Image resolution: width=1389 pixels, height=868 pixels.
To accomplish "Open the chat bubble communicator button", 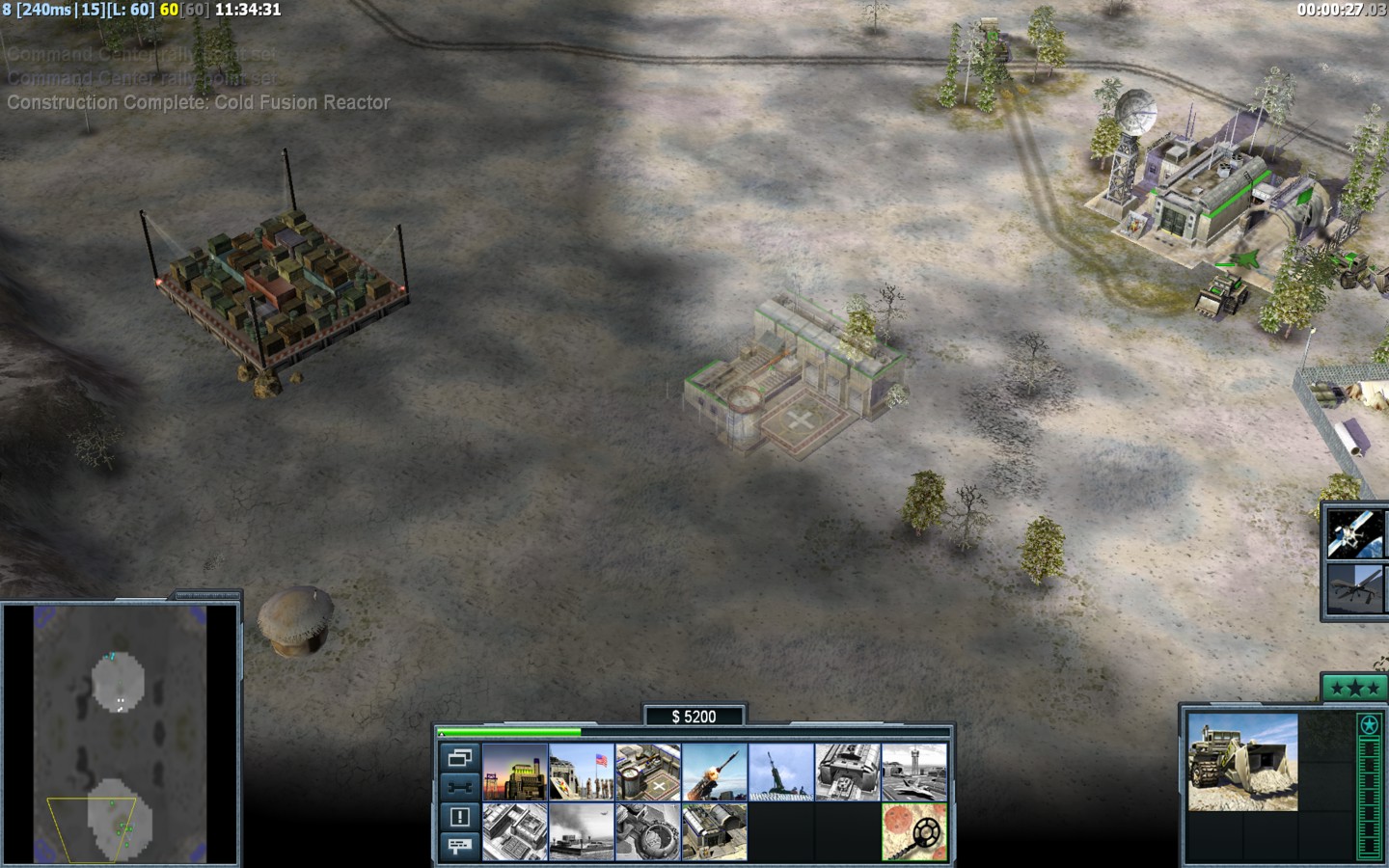I will pos(460,846).
